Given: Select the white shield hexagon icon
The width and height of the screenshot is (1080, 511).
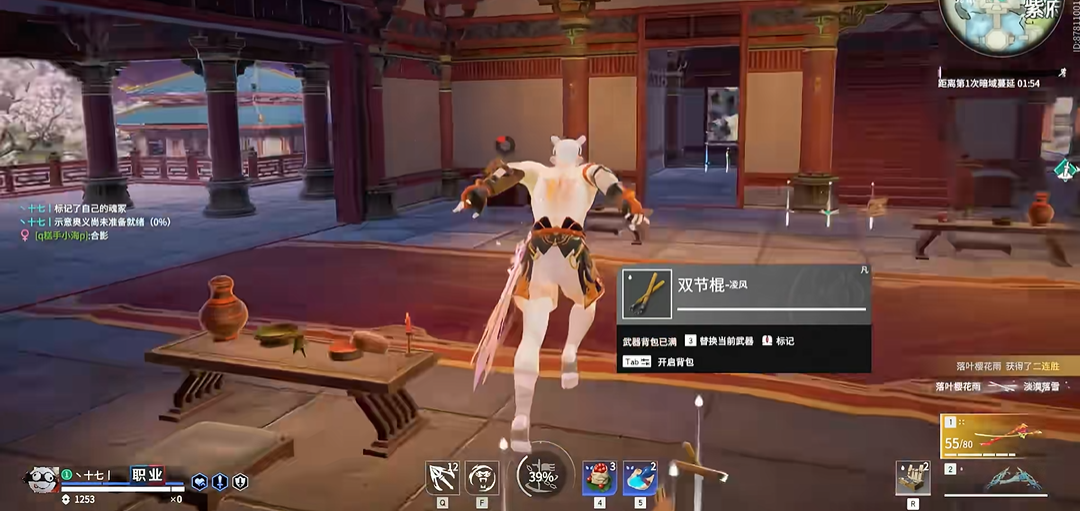Looking at the screenshot, I should click(240, 482).
